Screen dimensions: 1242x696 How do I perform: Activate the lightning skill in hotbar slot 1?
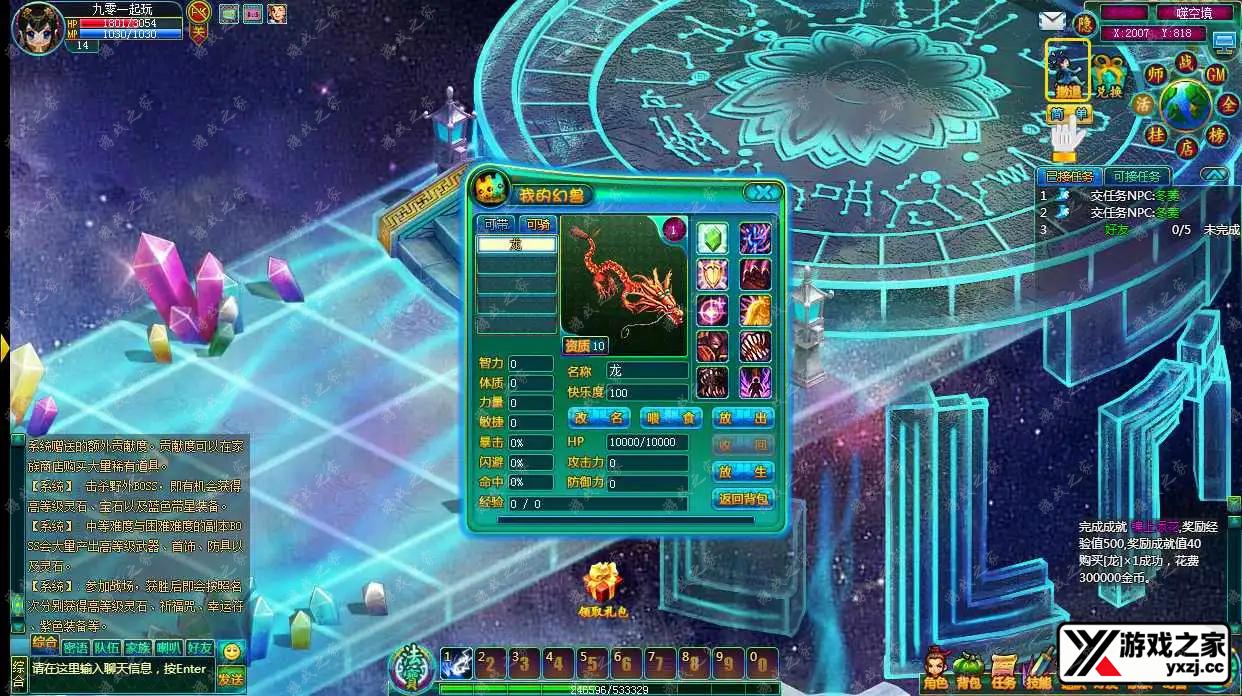pos(458,663)
